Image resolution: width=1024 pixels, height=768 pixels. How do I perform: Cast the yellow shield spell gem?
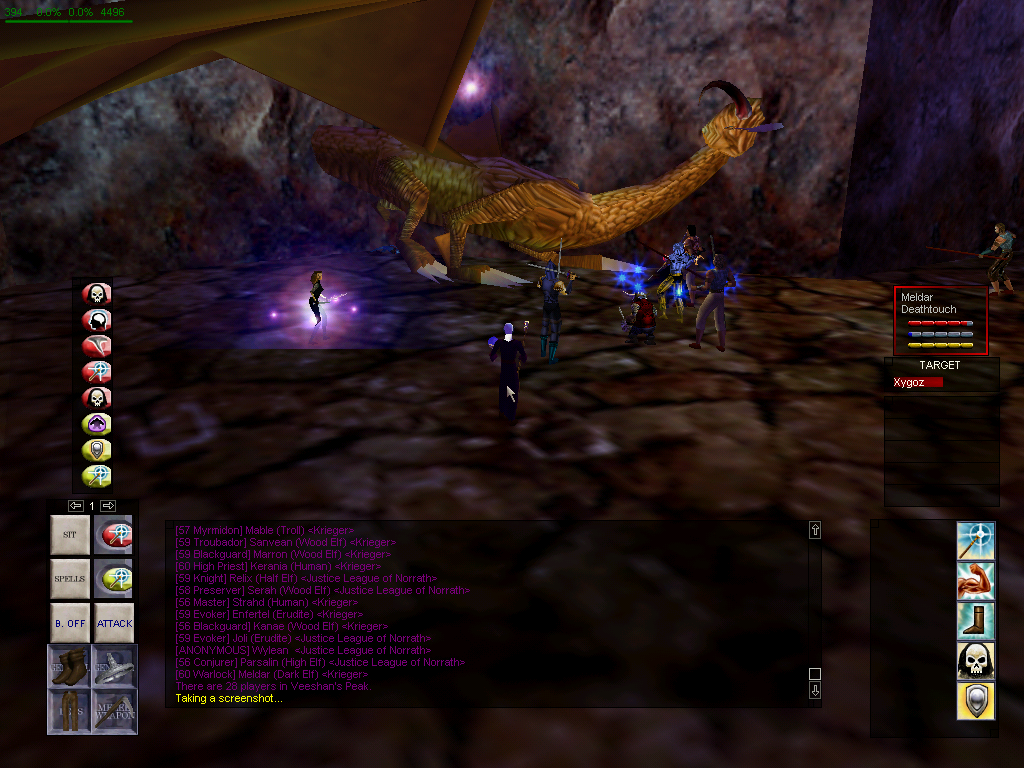[x=97, y=450]
